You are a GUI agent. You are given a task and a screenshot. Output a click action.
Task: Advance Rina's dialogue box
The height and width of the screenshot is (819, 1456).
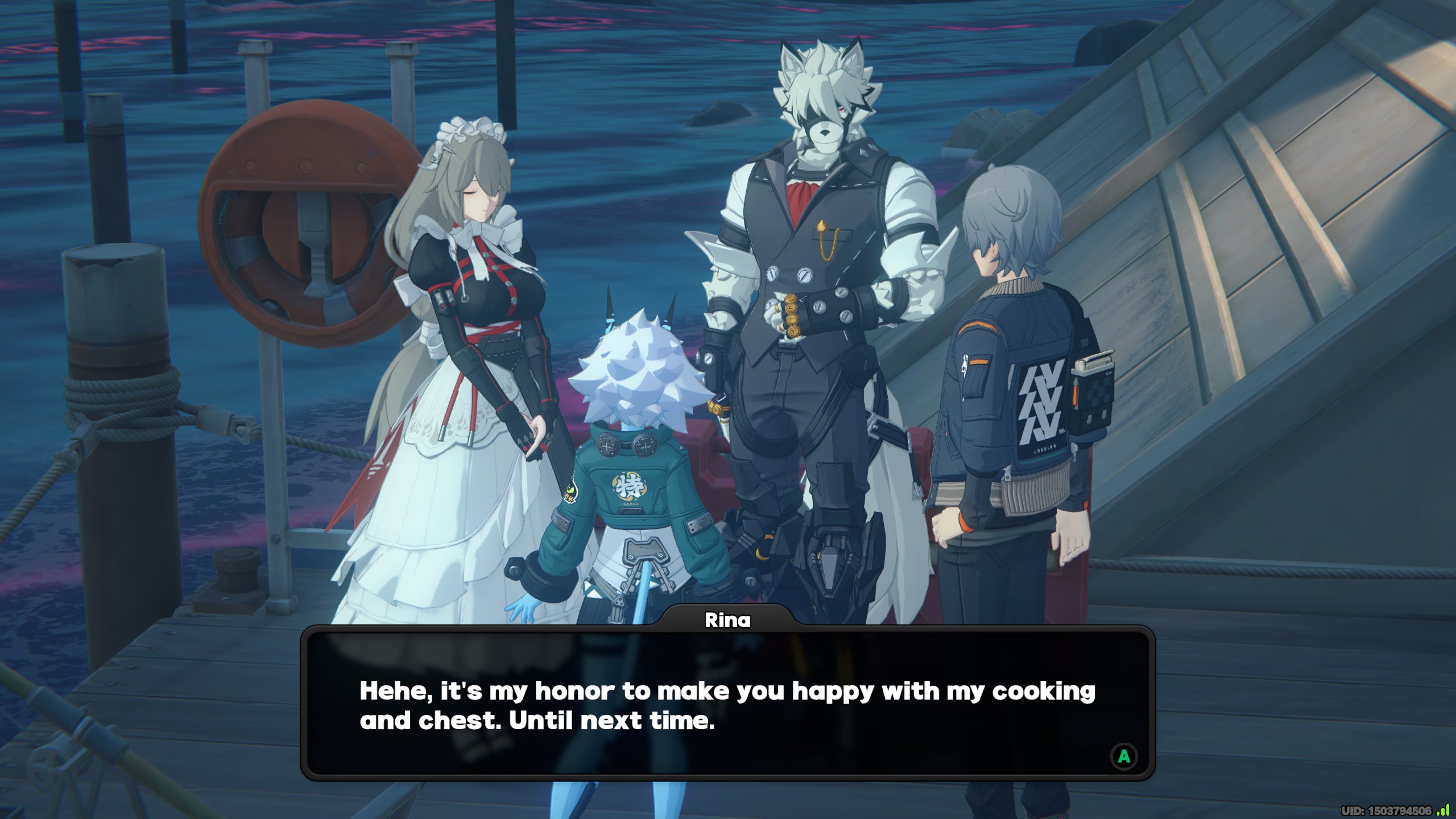point(1123,756)
